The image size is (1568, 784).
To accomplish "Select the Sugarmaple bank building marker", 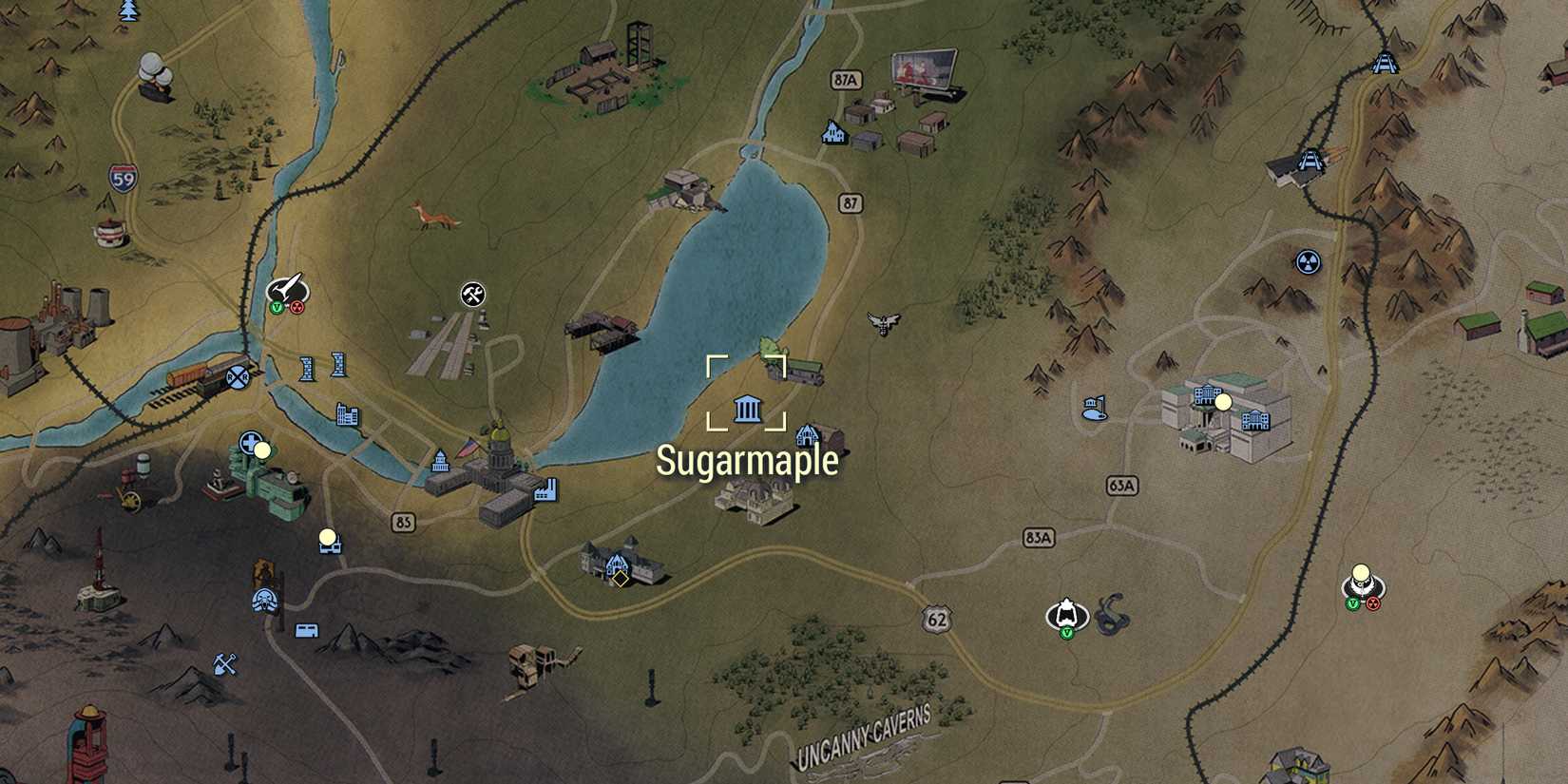I will click(748, 409).
